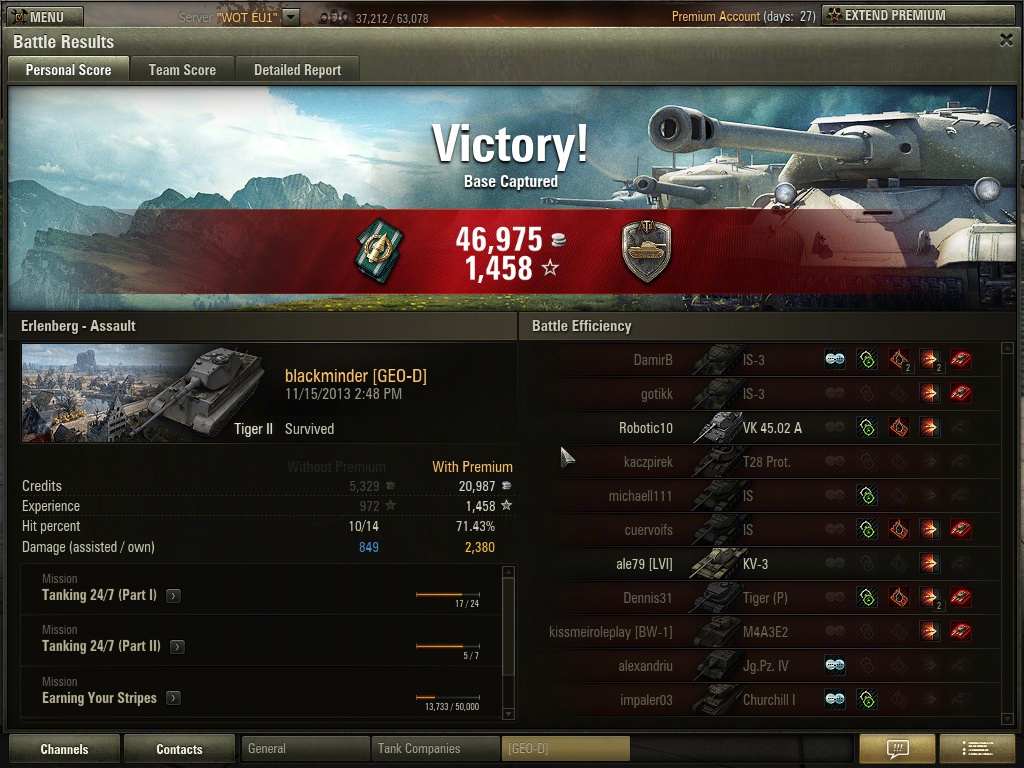This screenshot has height=768, width=1024.
Task: Open the Channels button
Action: tap(64, 749)
